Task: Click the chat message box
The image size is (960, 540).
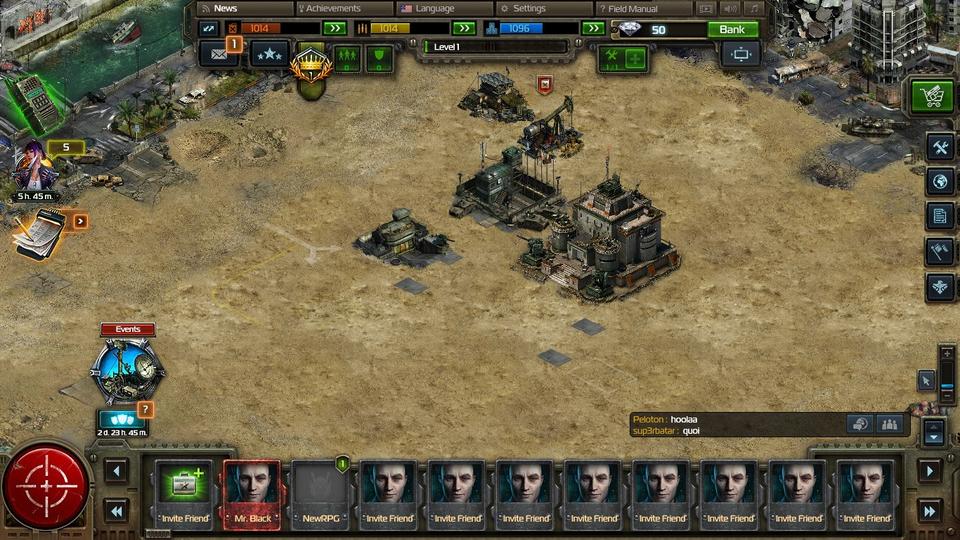Action: (735, 425)
